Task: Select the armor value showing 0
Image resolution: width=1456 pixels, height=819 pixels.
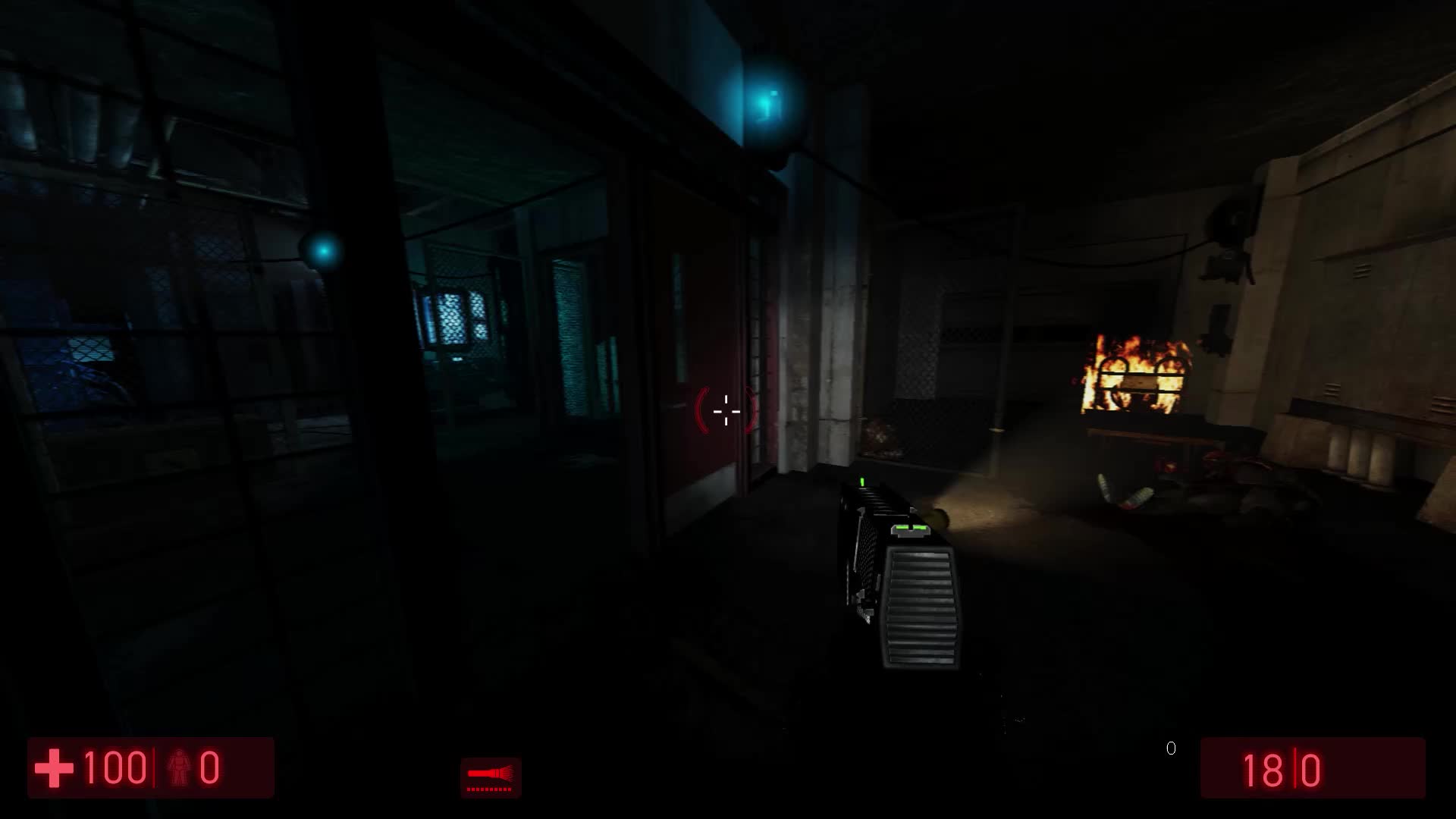Action: (x=211, y=766)
